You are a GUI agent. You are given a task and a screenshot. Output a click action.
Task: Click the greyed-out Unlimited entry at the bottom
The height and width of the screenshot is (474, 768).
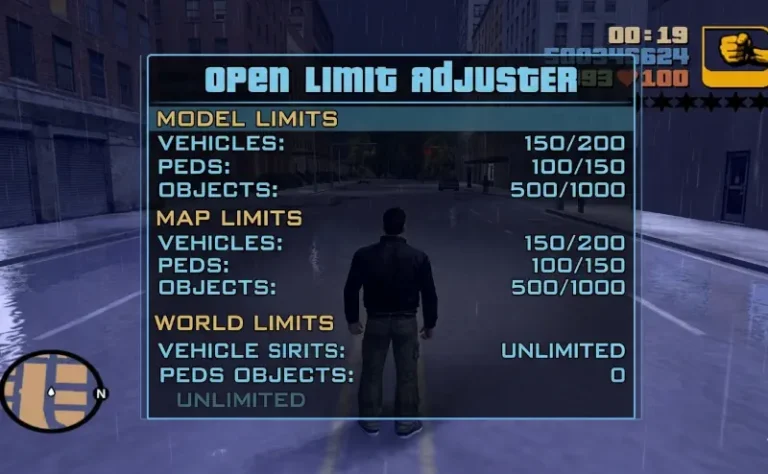[241, 400]
